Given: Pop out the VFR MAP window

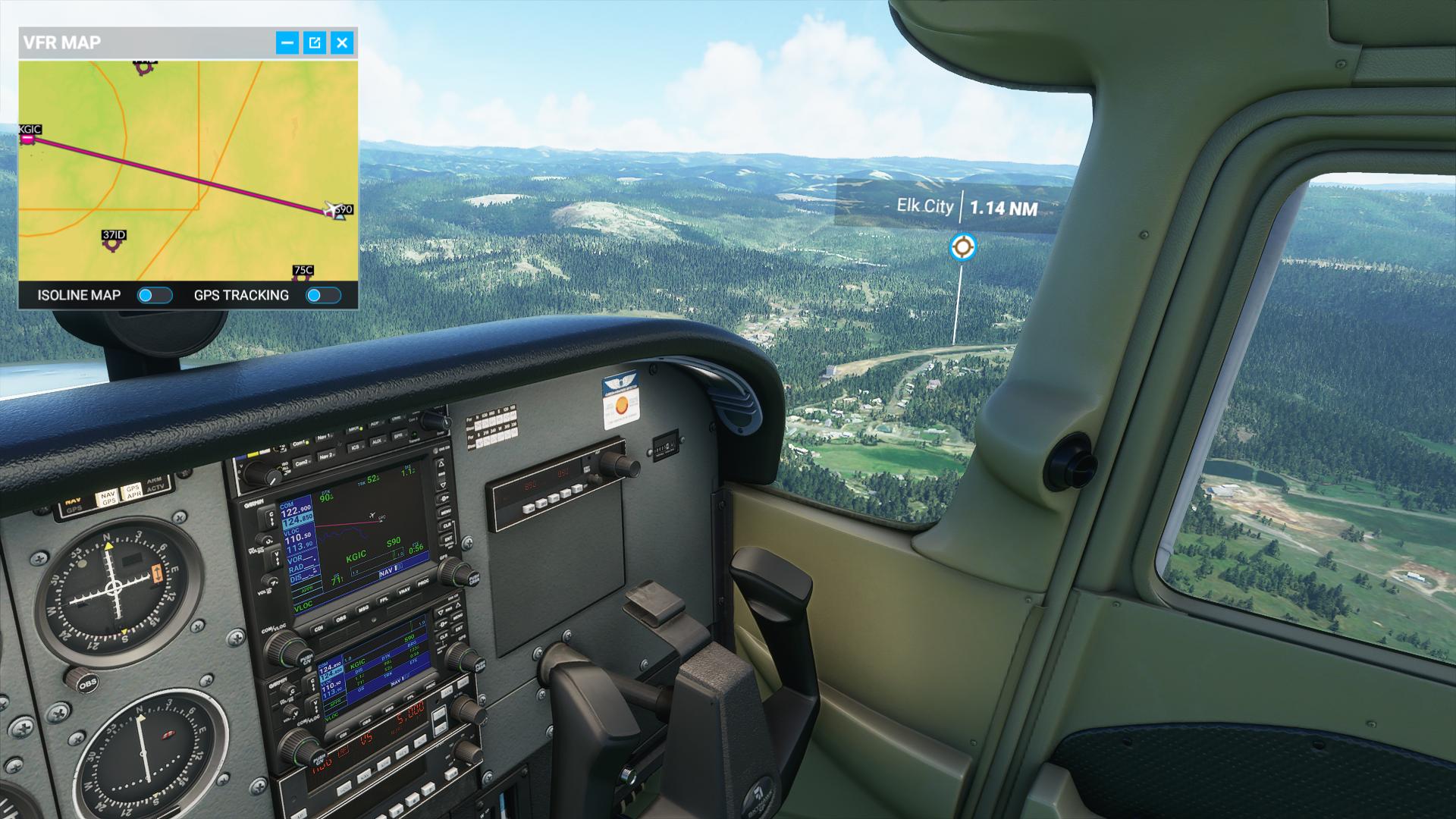Looking at the screenshot, I should (315, 42).
